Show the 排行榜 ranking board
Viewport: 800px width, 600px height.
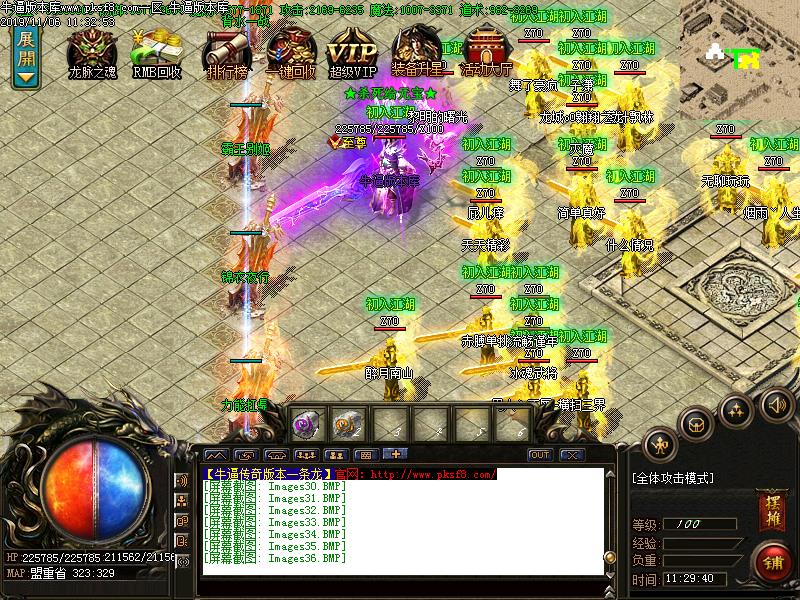coord(226,53)
